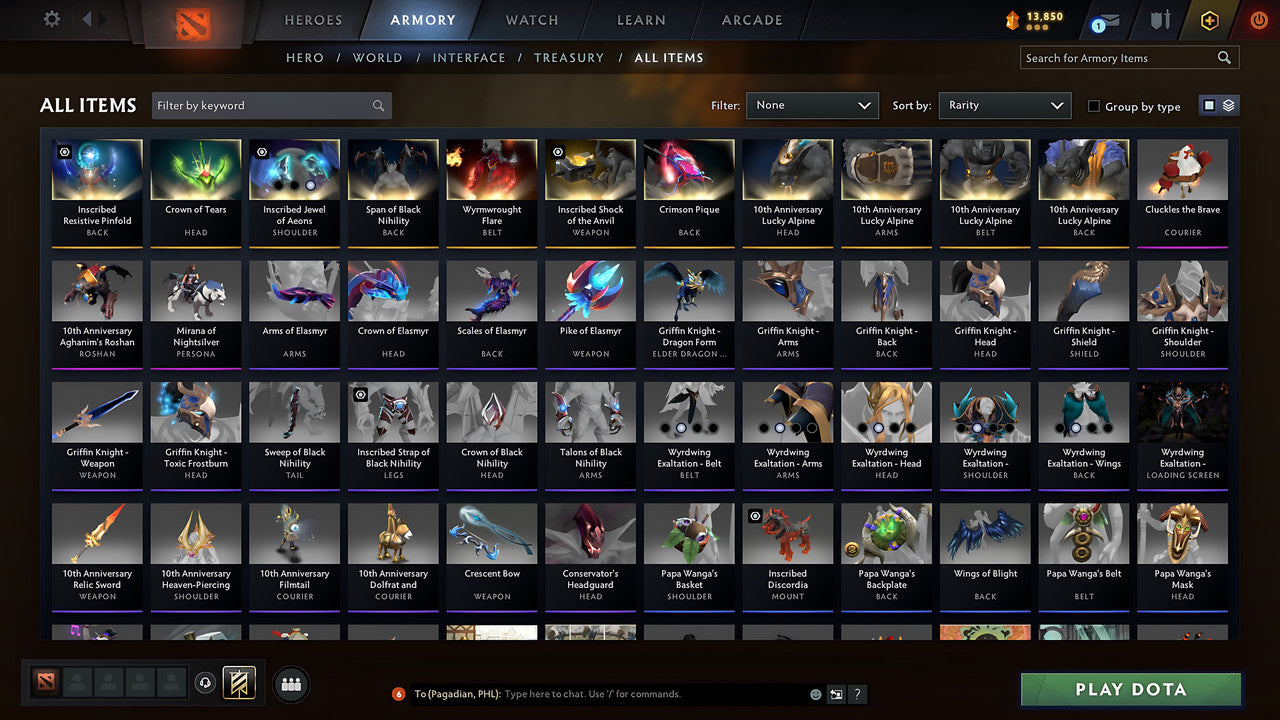This screenshot has height=720, width=1280.
Task: Toggle the single-item grid view icon
Action: pos(1210,104)
